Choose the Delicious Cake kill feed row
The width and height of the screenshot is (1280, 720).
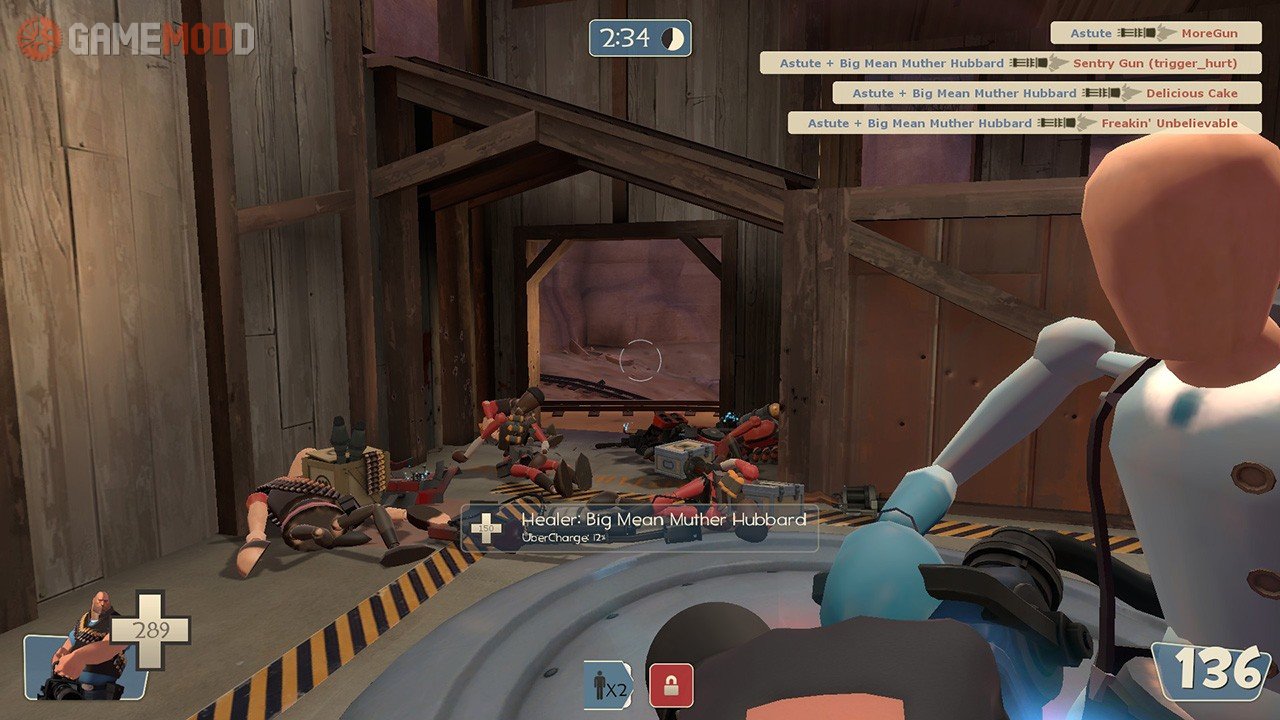point(1046,93)
